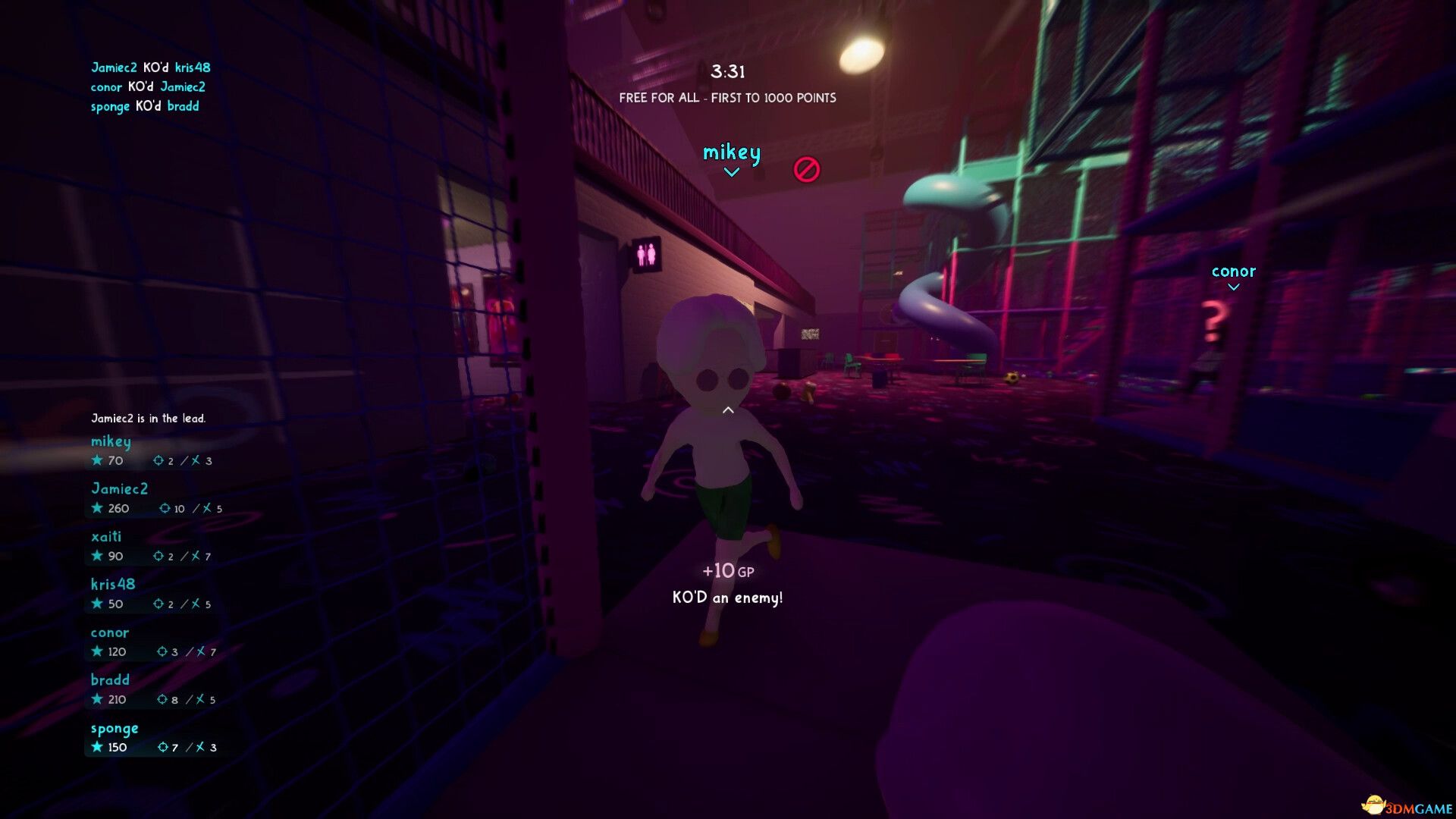Select kris48 on the scoreboard
1456x819 pixels.
coord(111,584)
